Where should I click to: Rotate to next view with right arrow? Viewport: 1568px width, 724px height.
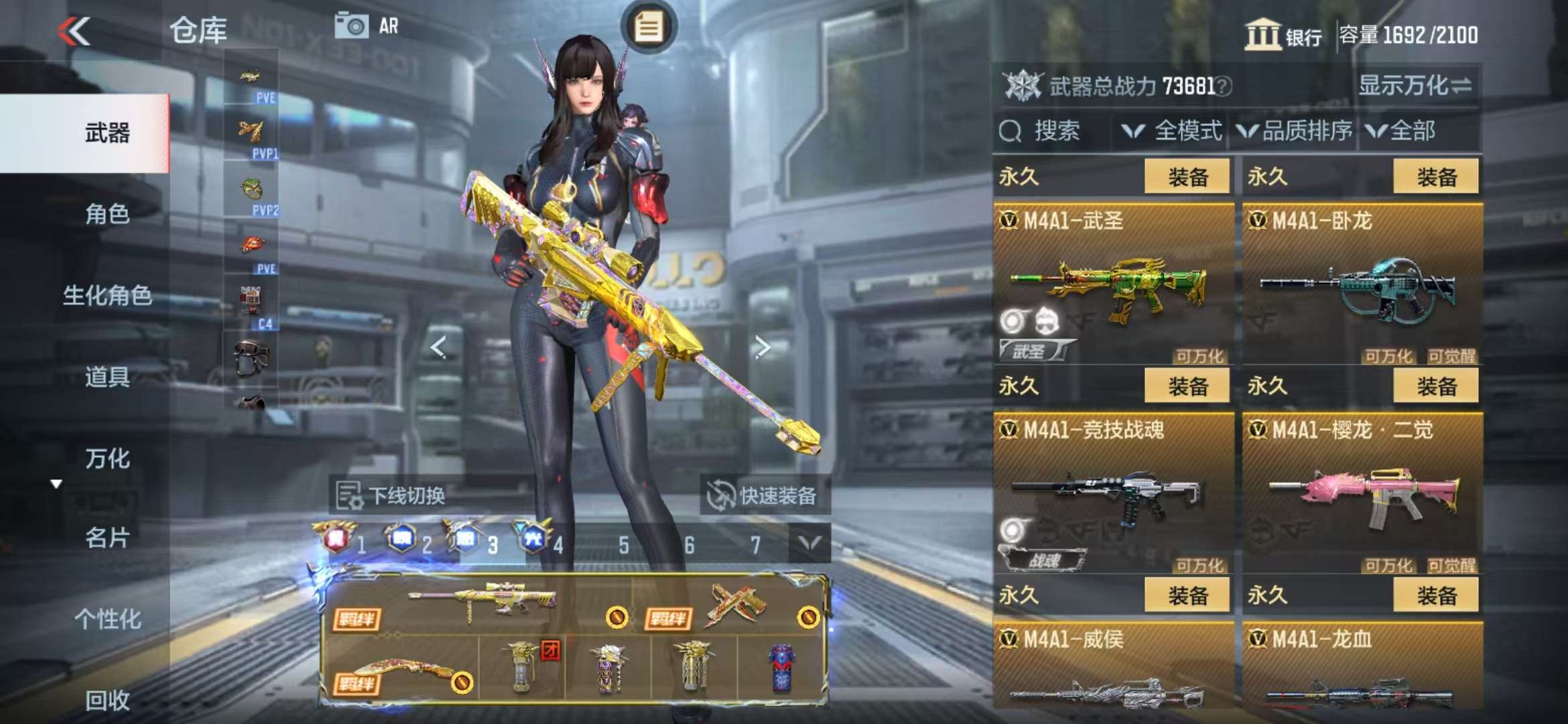click(x=762, y=347)
